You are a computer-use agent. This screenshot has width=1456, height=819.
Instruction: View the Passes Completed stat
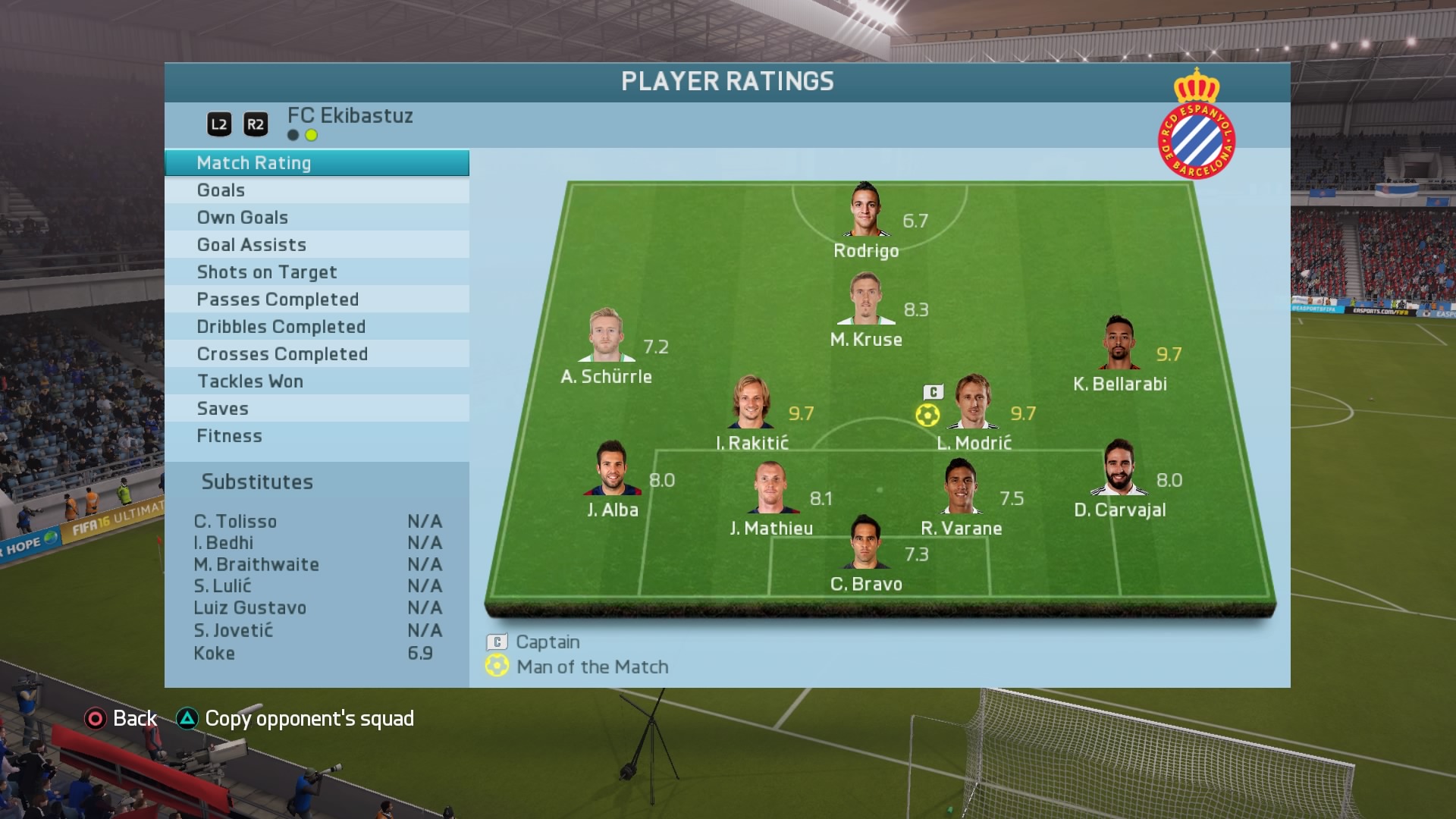coord(316,300)
